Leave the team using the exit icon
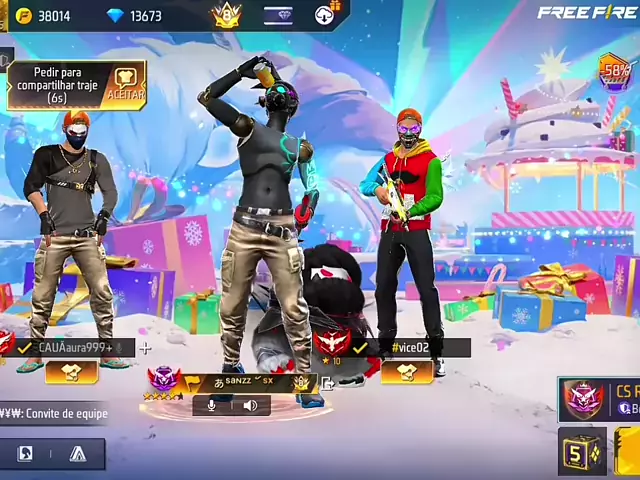This screenshot has height=480, width=640. coord(327,382)
